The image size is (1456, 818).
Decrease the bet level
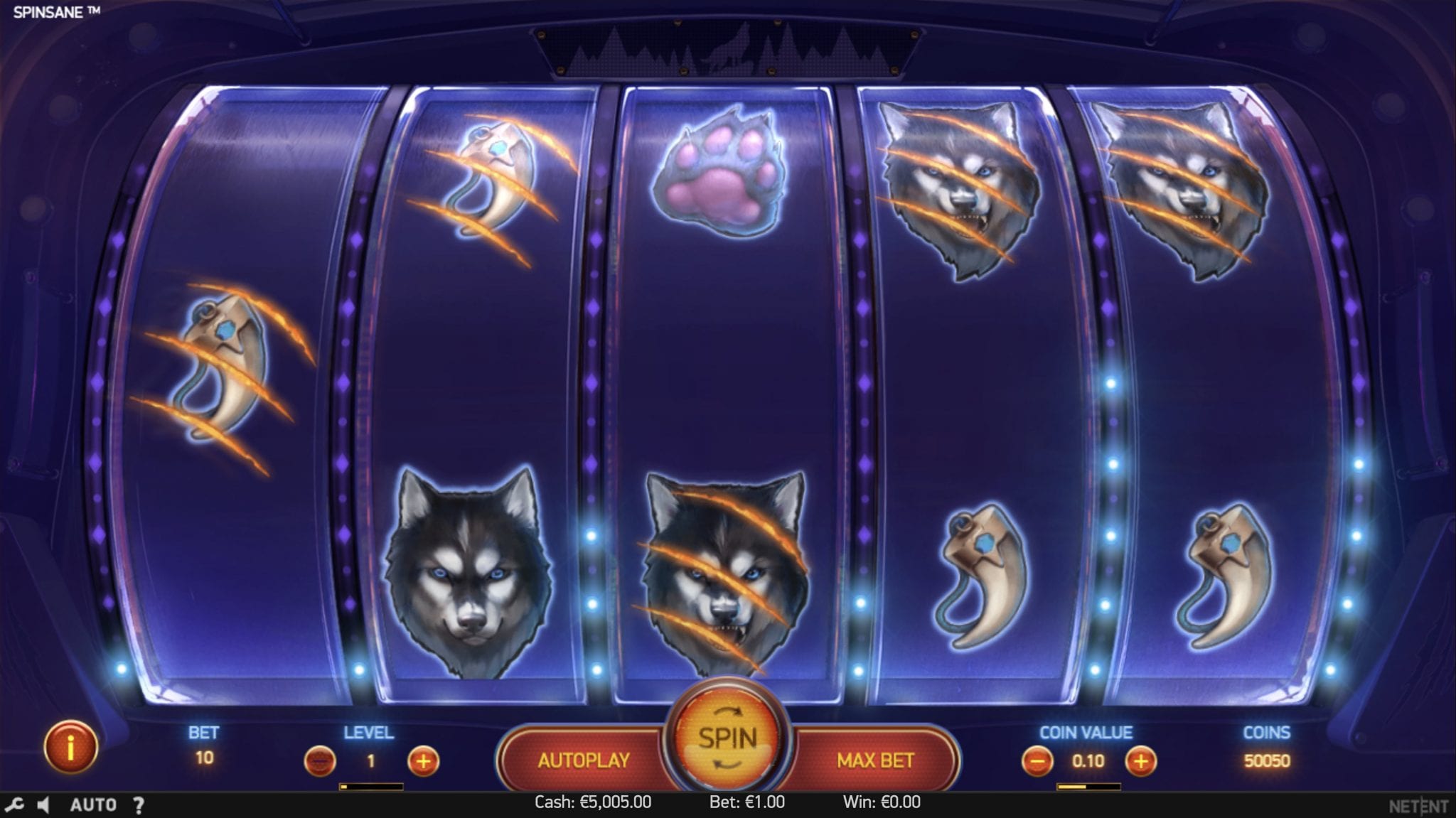point(320,762)
